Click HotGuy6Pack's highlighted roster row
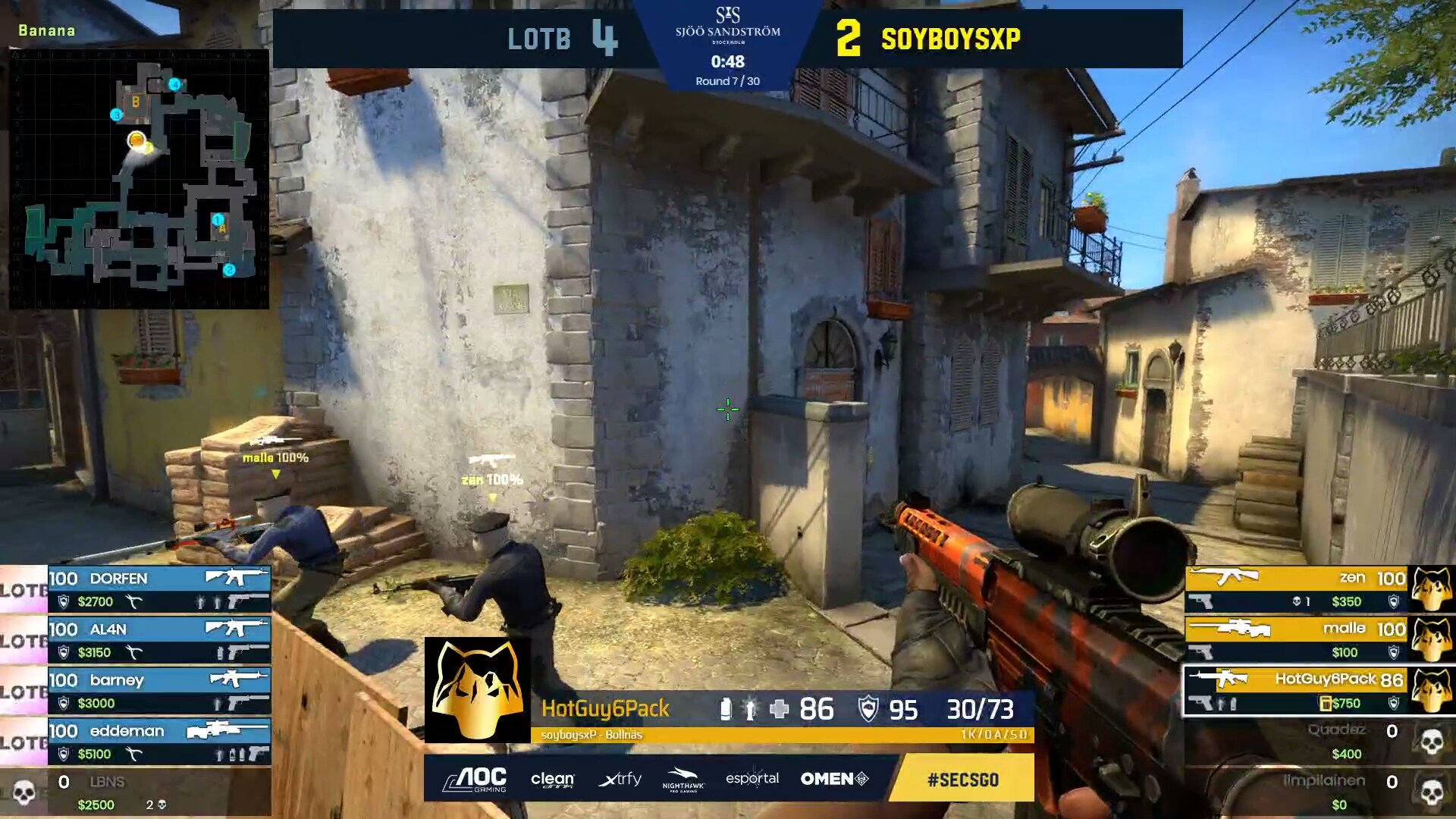The height and width of the screenshot is (819, 1456). coord(1297,691)
